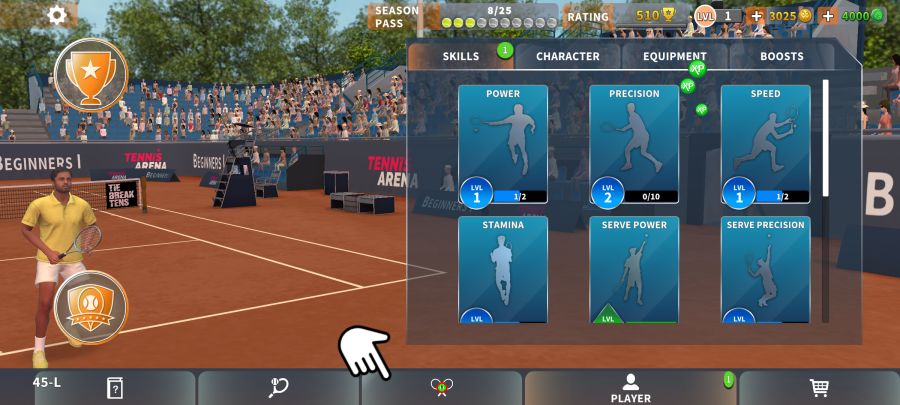Screen dimensions: 900x405
Task: Pick the Stamina skill card
Action: 503,269
